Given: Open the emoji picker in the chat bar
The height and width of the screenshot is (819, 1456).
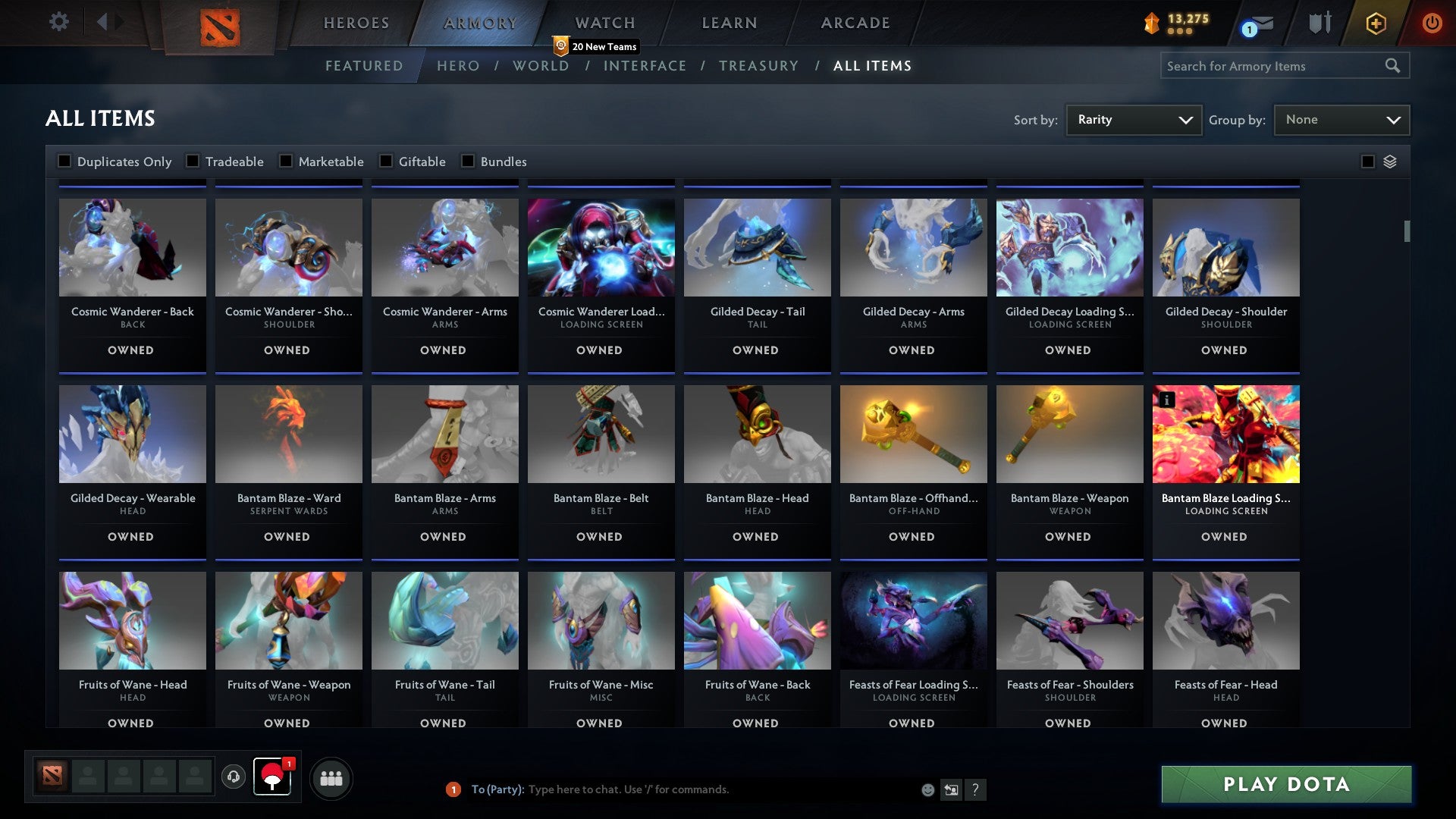Looking at the screenshot, I should point(927,789).
